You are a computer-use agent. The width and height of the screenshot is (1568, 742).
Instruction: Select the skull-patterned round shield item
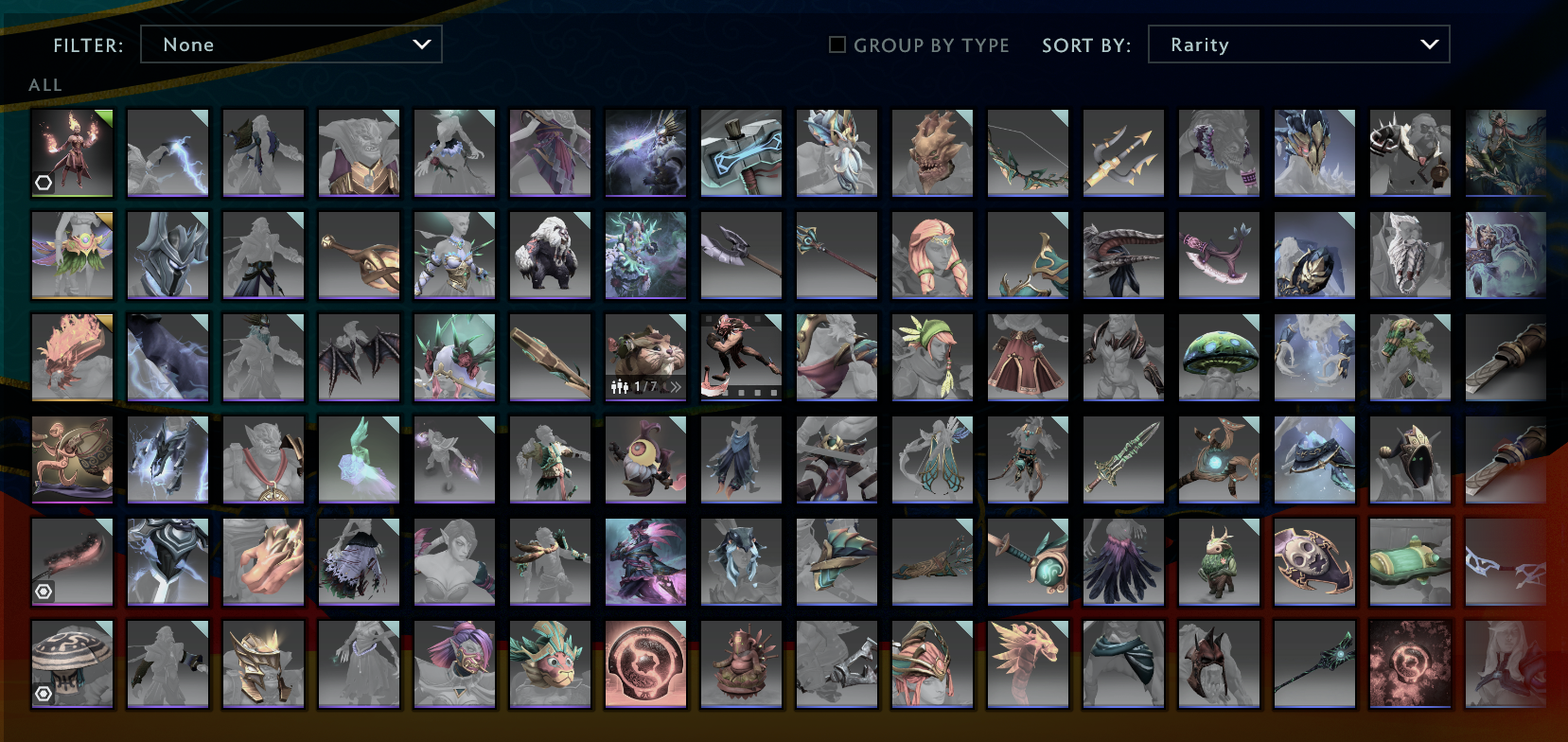tap(1314, 563)
